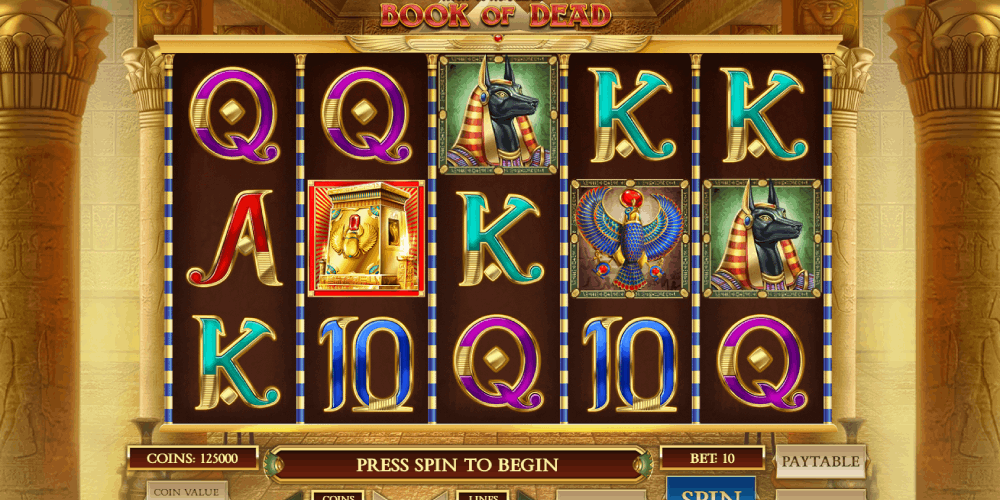This screenshot has width=1000, height=500.
Task: Select the Coin Value button
Action: 187,492
